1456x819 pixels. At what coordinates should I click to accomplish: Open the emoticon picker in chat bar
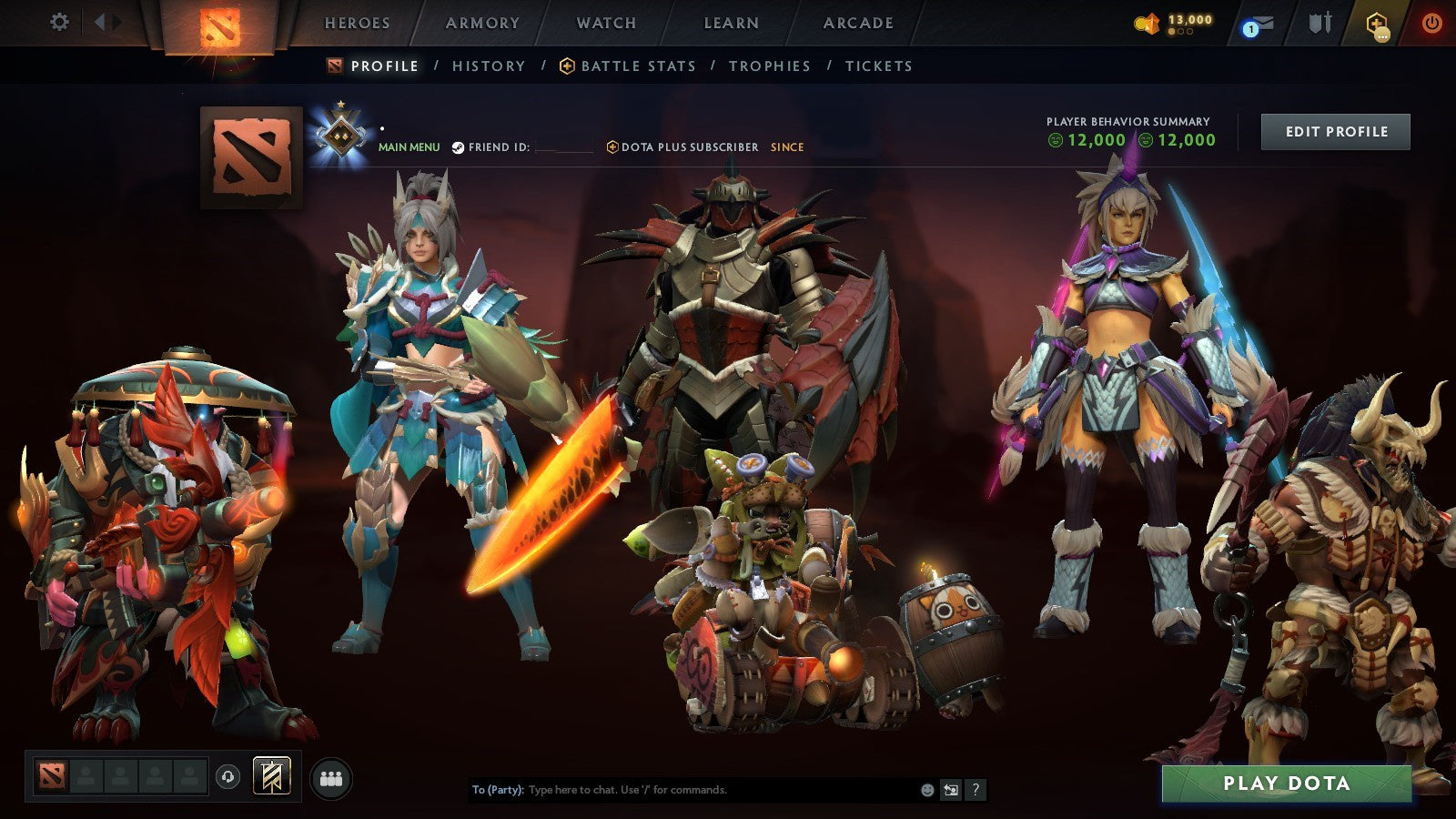(927, 790)
